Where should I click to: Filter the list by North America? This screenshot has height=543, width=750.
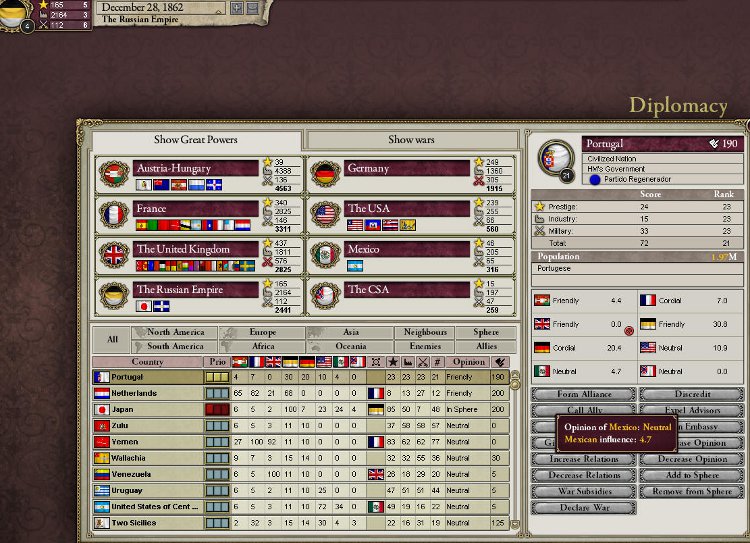click(x=175, y=332)
